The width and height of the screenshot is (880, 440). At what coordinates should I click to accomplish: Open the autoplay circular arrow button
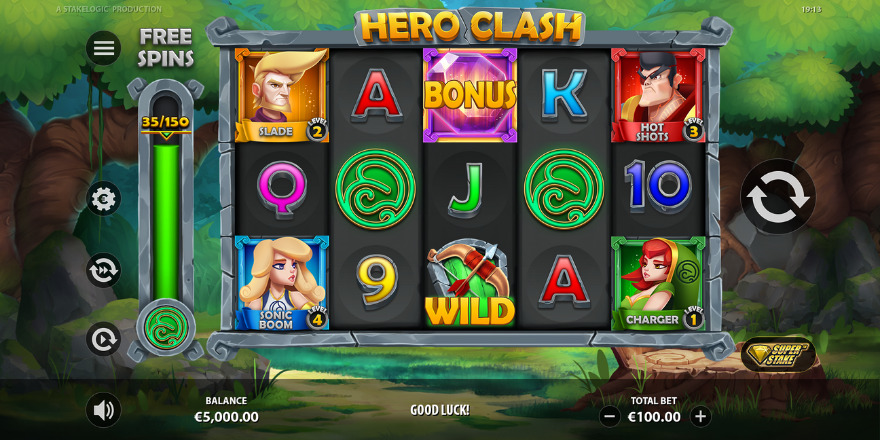pyautogui.click(x=103, y=339)
